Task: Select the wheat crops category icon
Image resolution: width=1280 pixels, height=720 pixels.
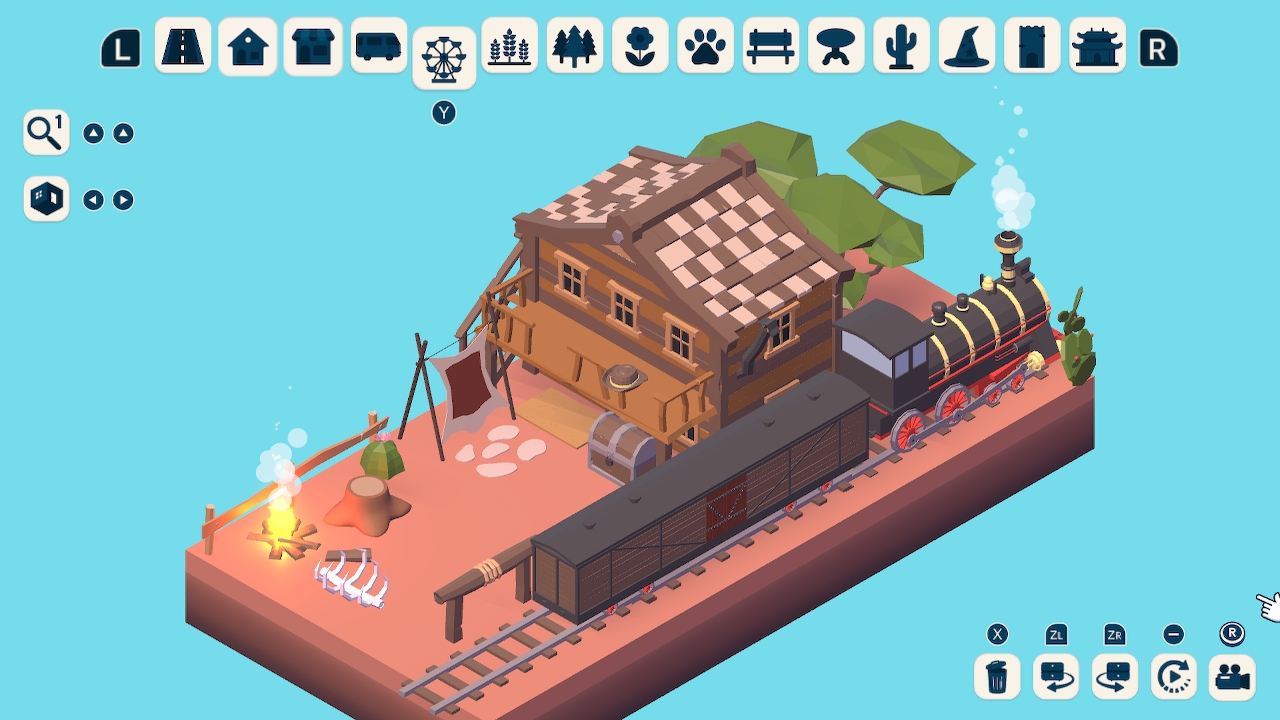Action: [x=509, y=45]
